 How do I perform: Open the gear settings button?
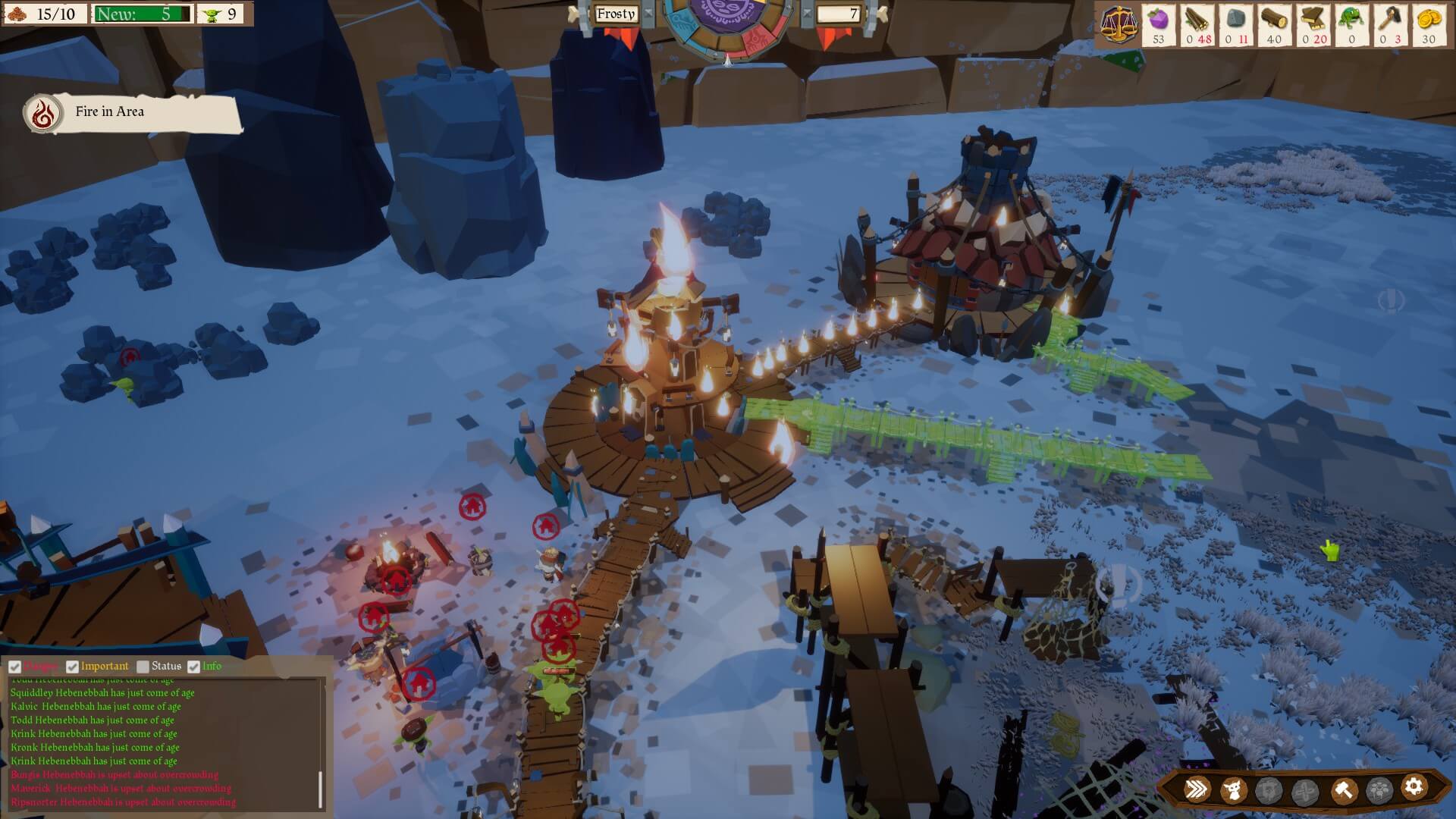coord(1414,787)
